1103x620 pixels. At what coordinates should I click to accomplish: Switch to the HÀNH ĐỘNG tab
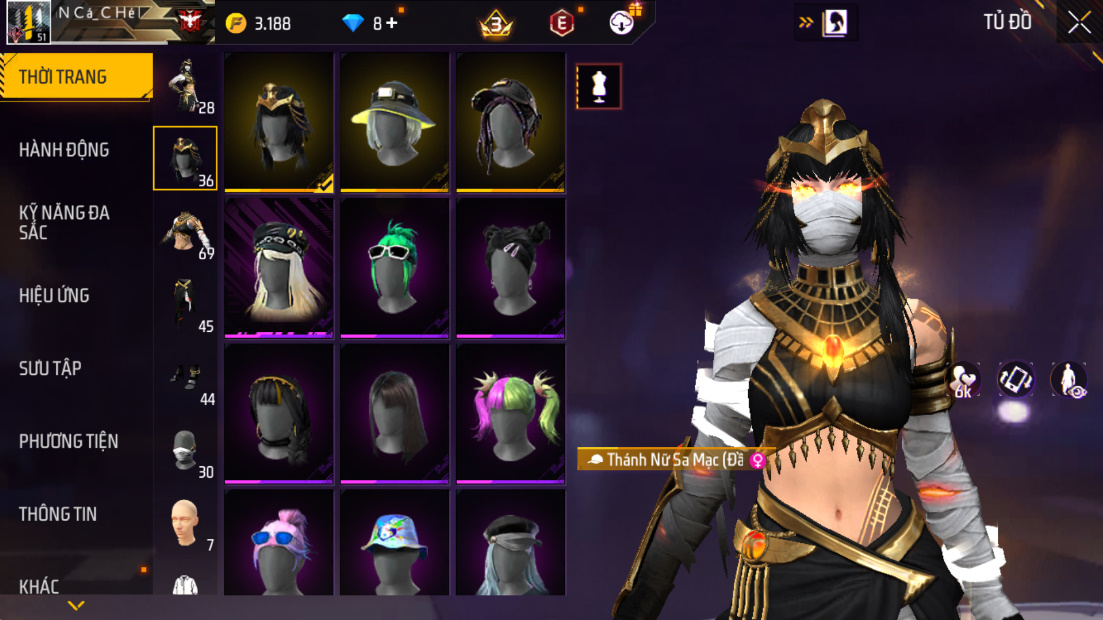coord(64,150)
